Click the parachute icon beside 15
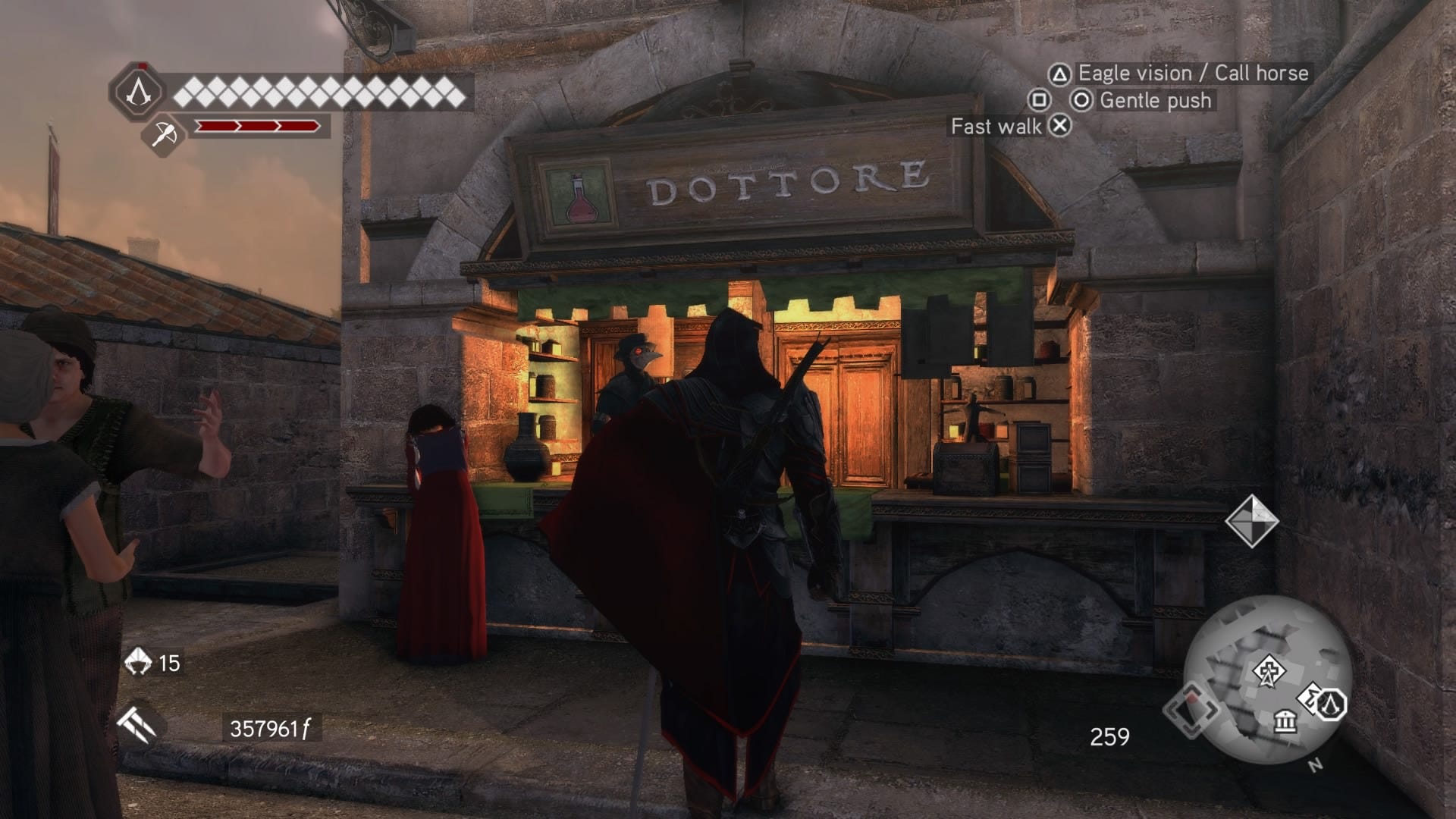Image resolution: width=1456 pixels, height=819 pixels. click(x=138, y=661)
